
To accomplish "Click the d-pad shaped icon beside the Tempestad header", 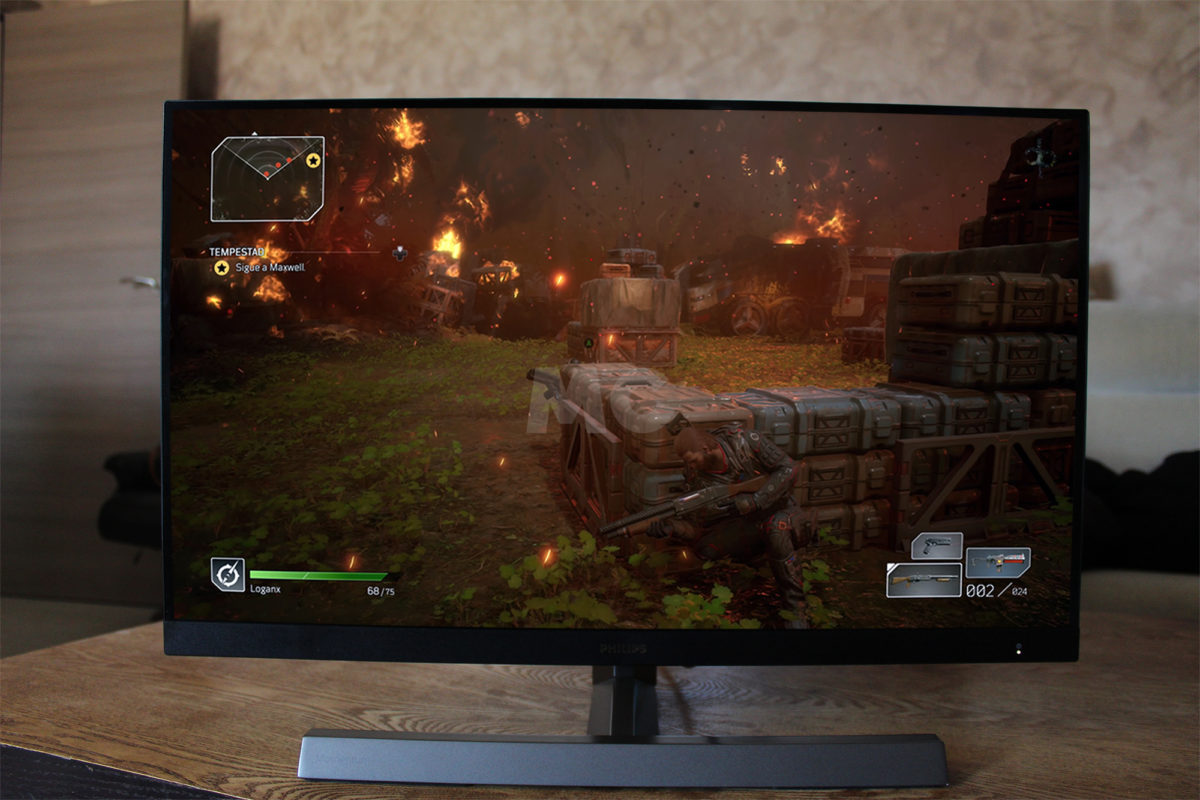I will click(399, 252).
